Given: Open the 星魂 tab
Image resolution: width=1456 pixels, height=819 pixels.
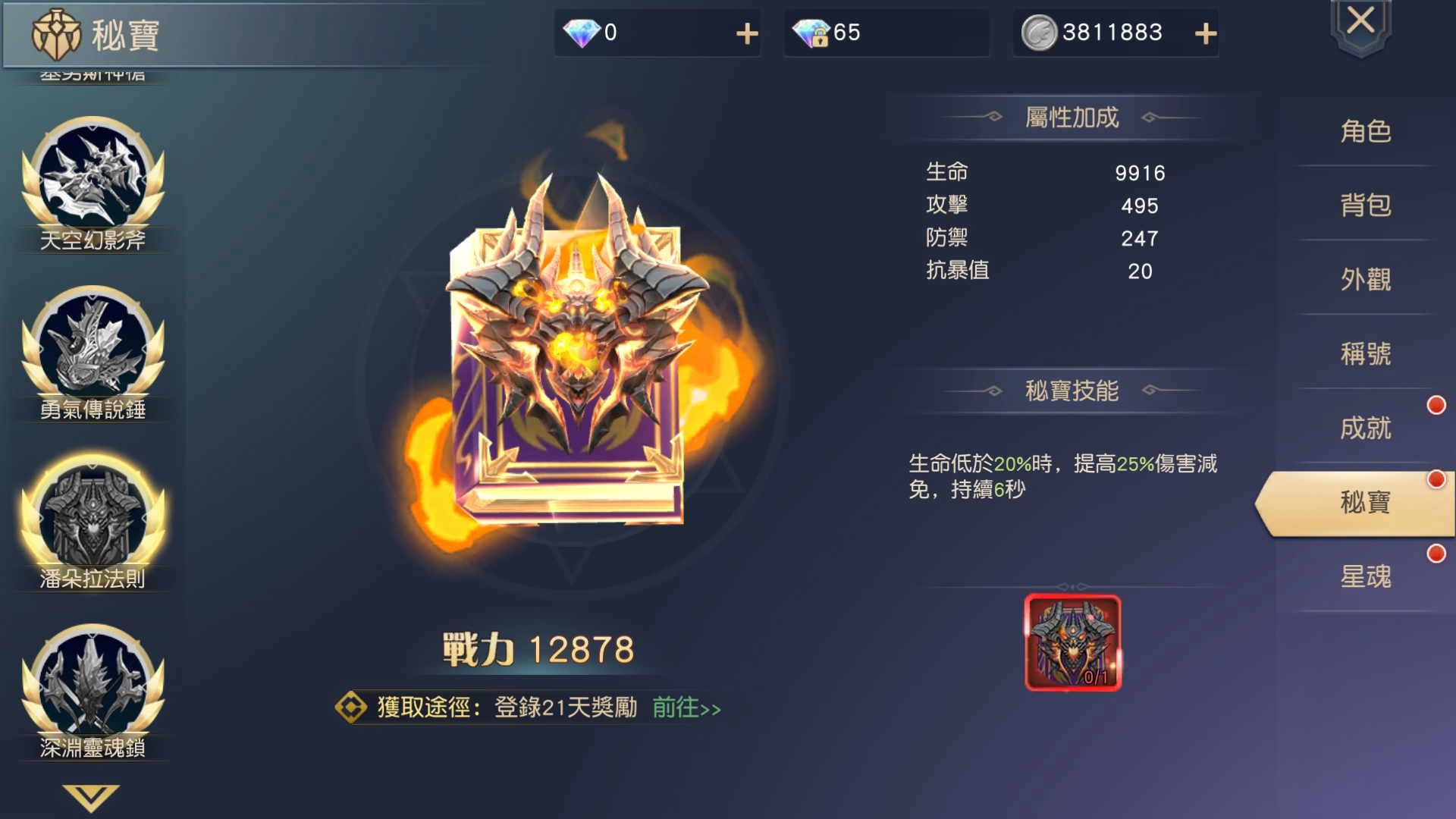Looking at the screenshot, I should [1365, 576].
